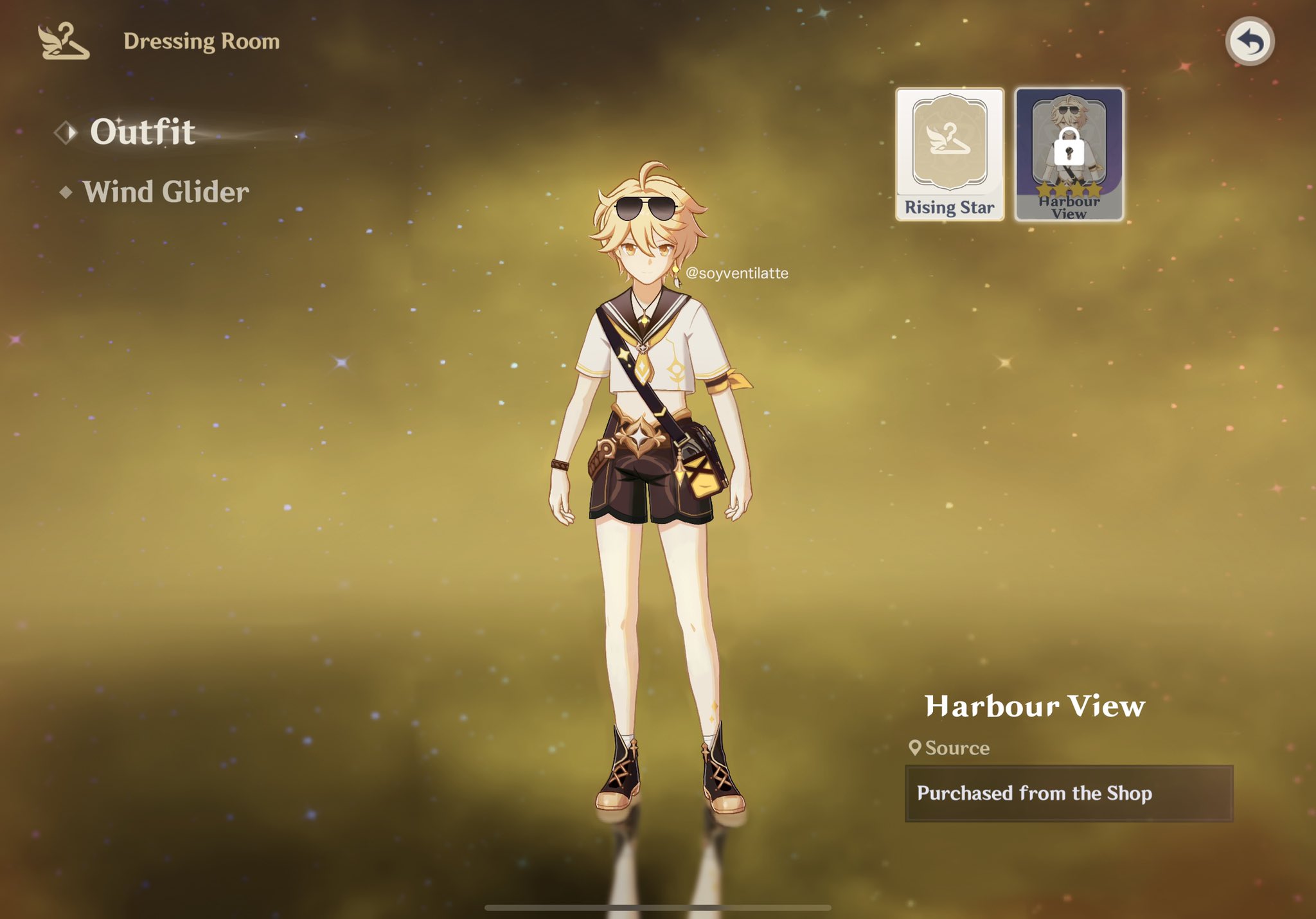Choose the locked Harbour View outfit

tap(1069, 154)
